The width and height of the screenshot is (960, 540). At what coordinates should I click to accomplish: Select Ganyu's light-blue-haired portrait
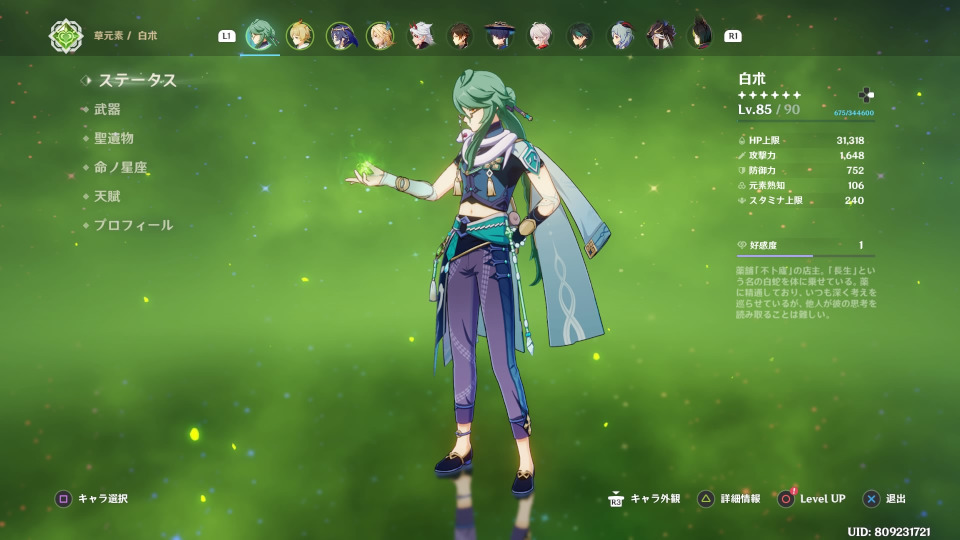[621, 36]
